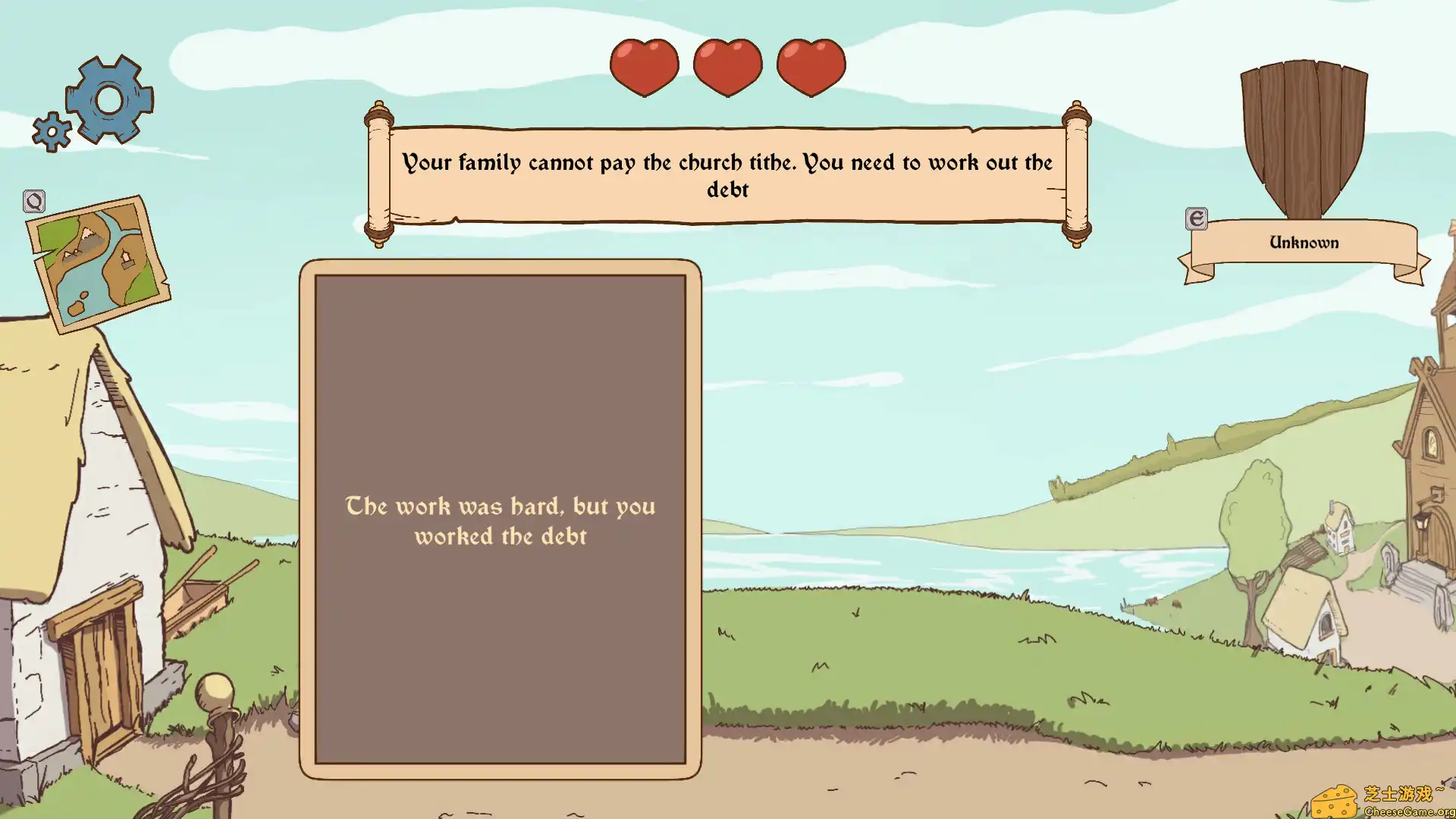Click the rightmost red heart
The height and width of the screenshot is (819, 1456).
pos(811,67)
